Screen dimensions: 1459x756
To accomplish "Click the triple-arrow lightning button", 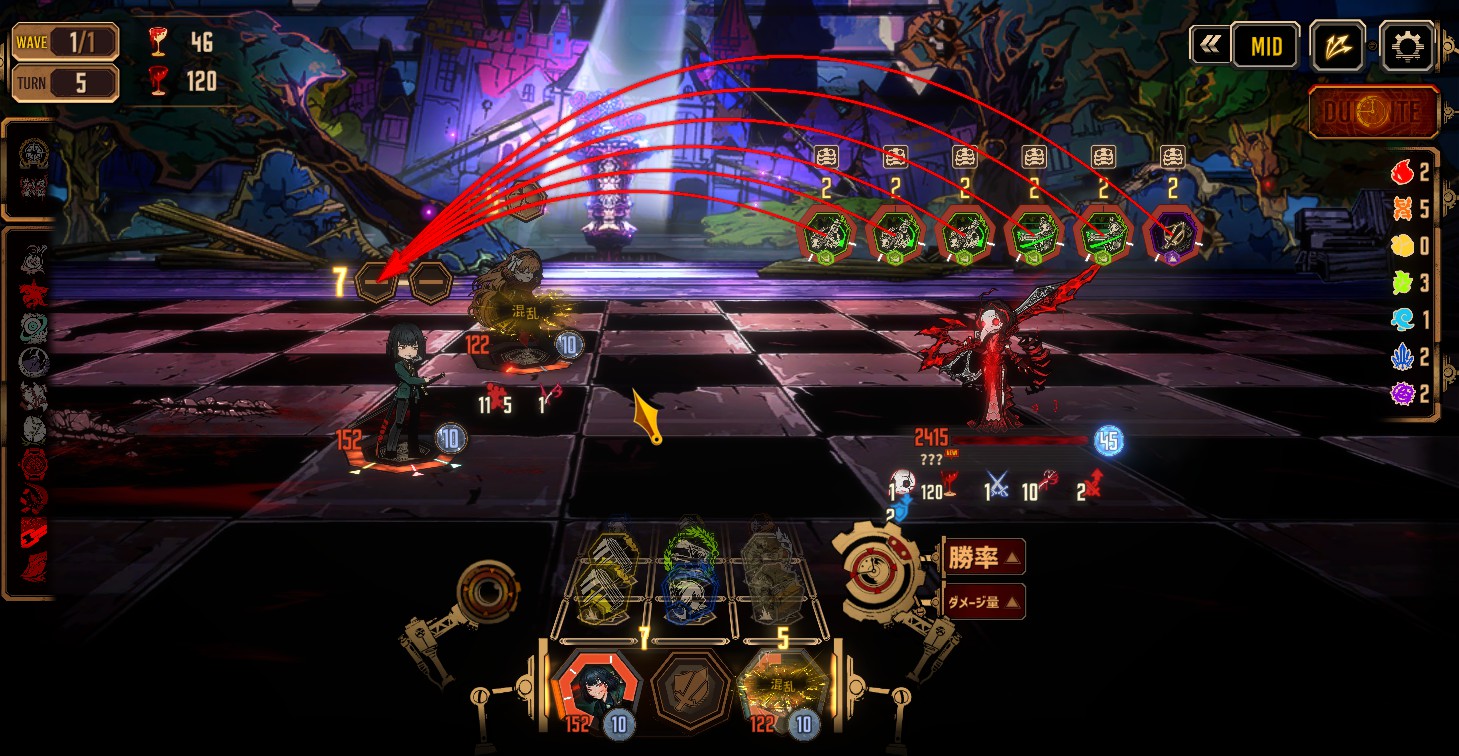I will coord(1337,46).
